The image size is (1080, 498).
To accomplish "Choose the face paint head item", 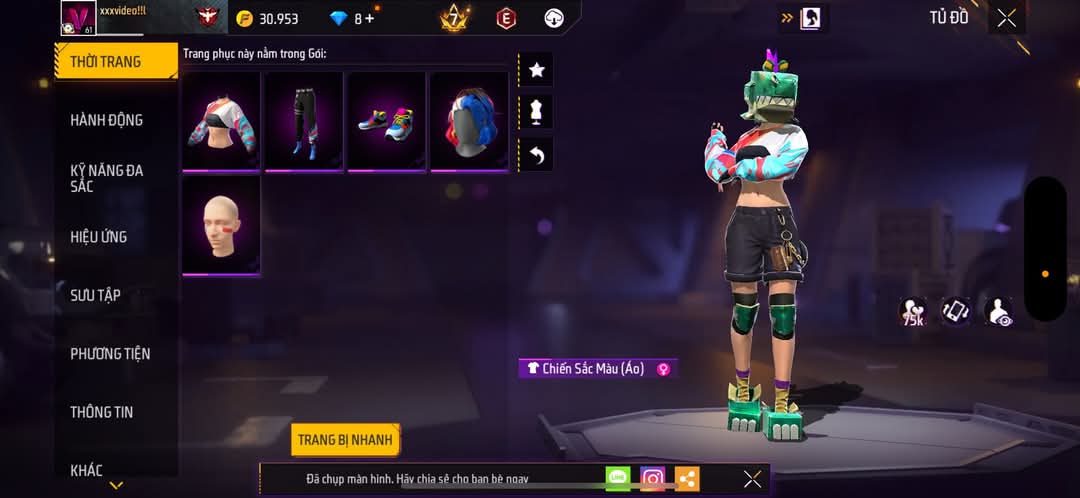I will pyautogui.click(x=222, y=225).
